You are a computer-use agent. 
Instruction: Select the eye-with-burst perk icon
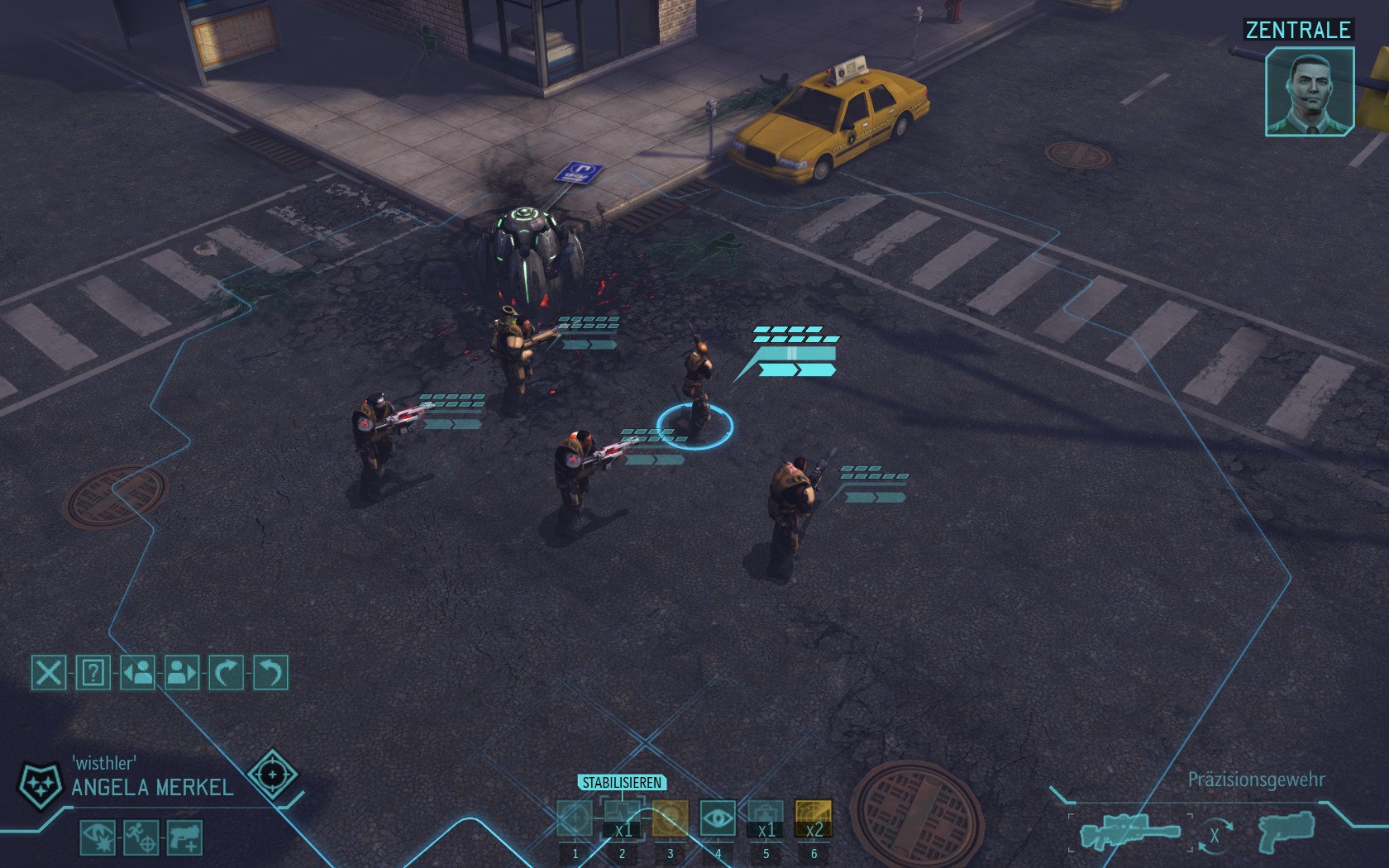click(x=98, y=837)
